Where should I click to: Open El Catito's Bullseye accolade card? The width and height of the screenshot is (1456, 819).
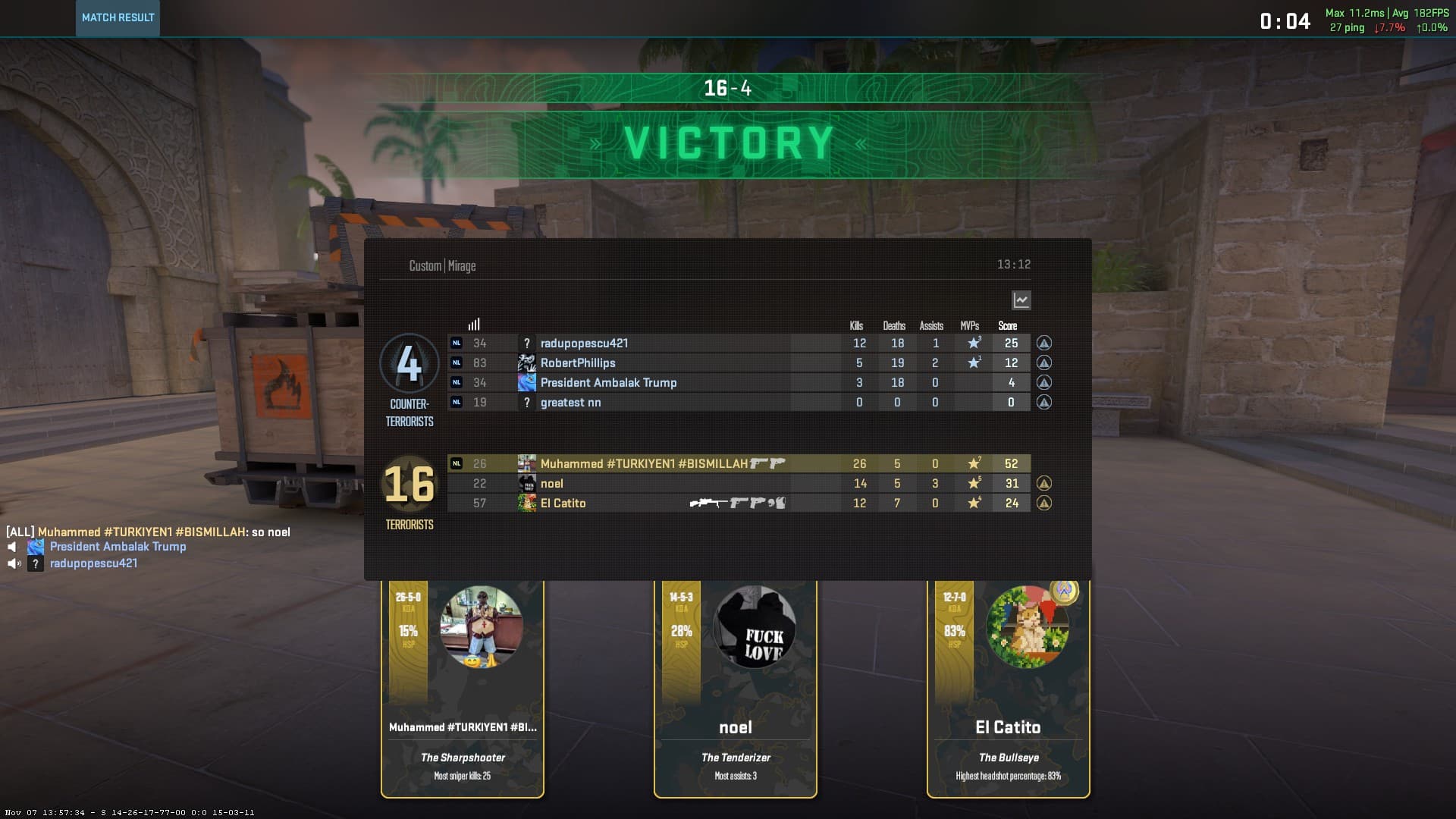coord(1008,689)
